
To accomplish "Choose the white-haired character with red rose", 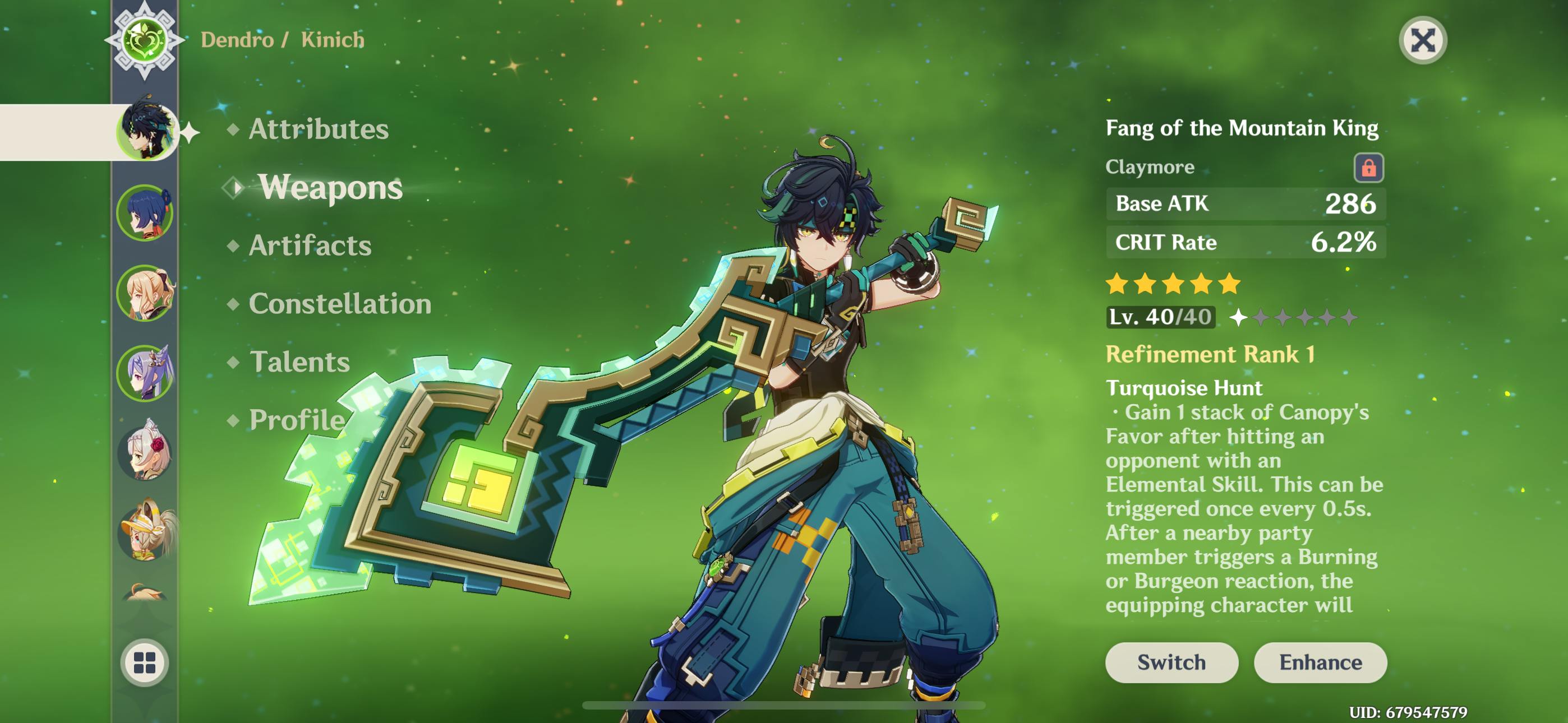I will [145, 453].
